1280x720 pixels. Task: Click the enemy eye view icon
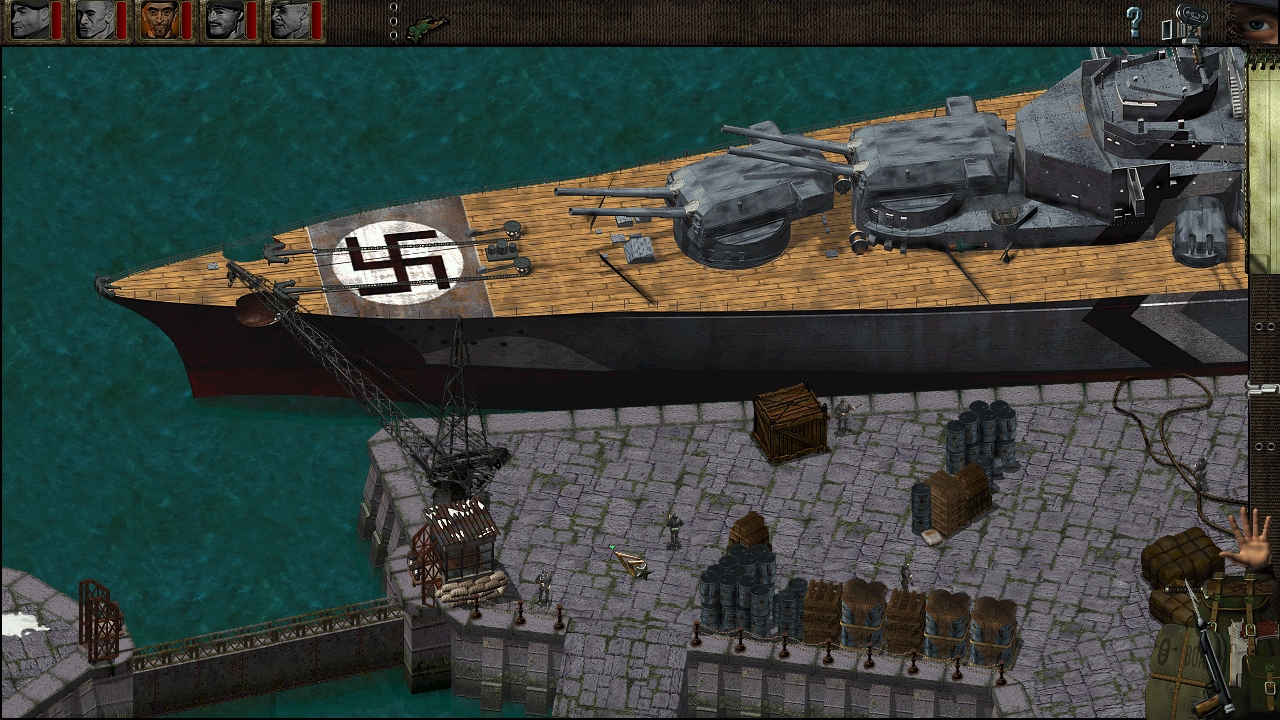[x=1258, y=25]
